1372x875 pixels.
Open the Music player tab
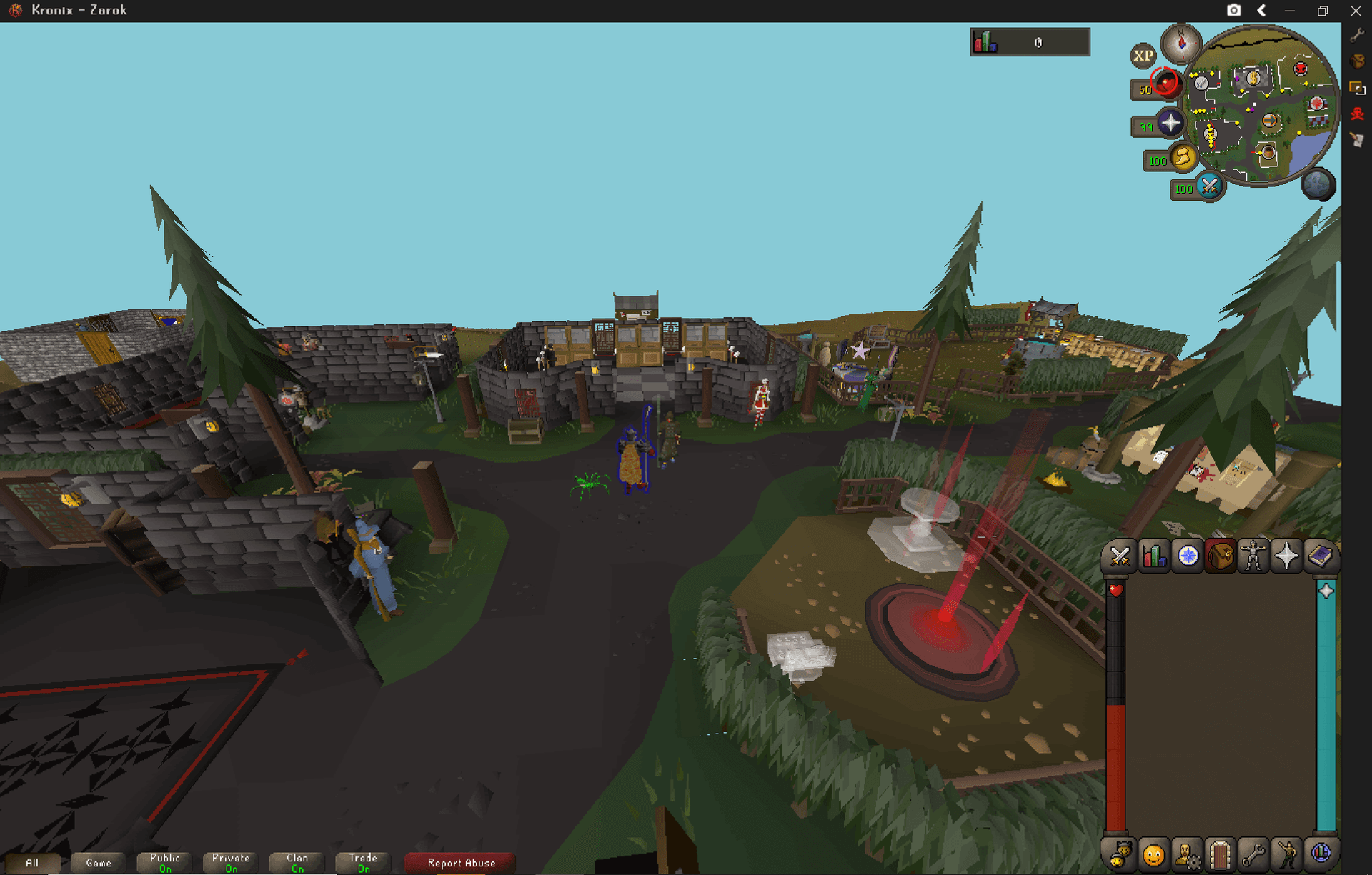point(1322,851)
